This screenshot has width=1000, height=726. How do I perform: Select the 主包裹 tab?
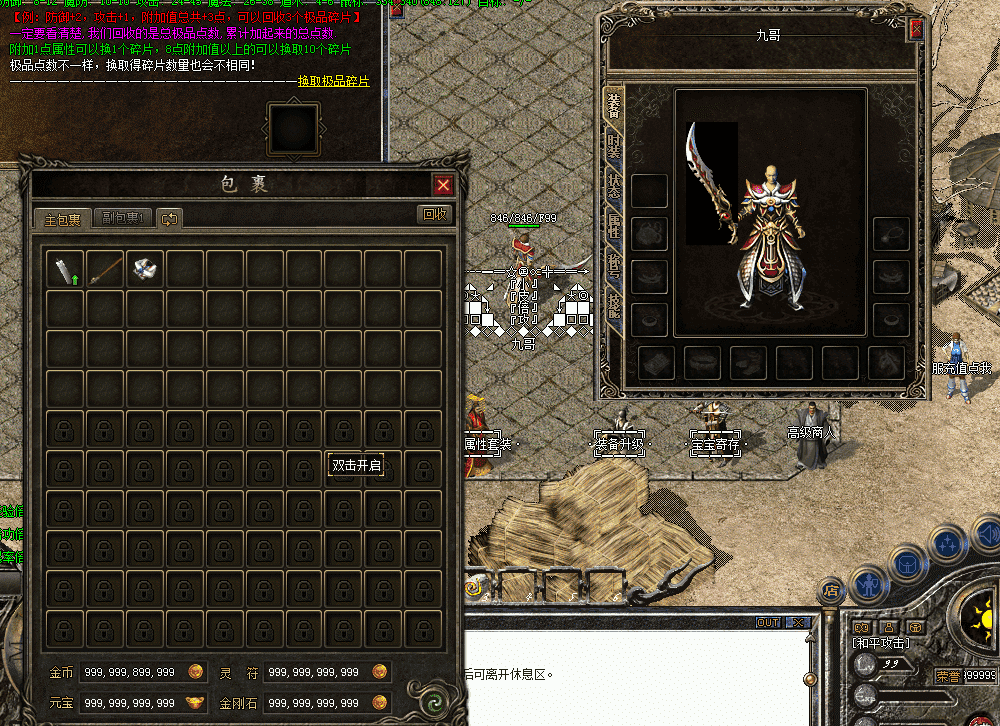62,217
